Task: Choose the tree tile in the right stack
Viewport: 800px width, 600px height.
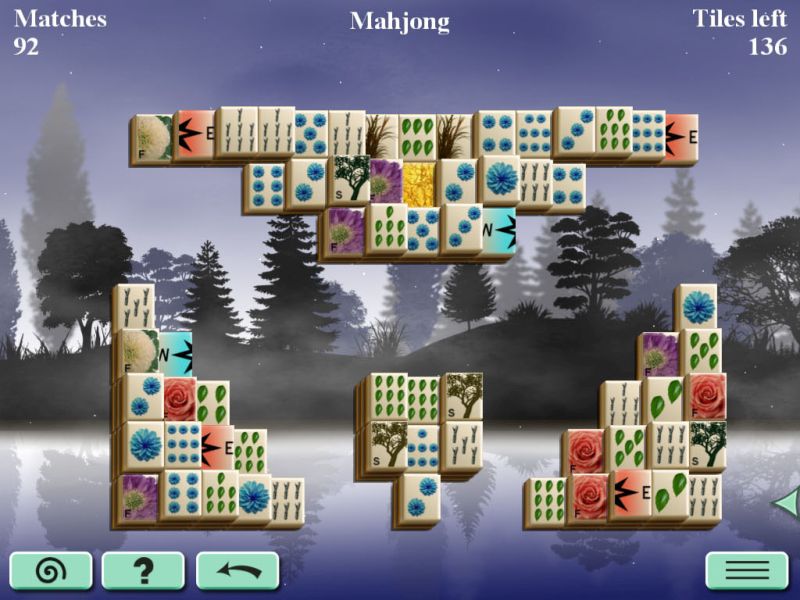Action: click(x=708, y=443)
